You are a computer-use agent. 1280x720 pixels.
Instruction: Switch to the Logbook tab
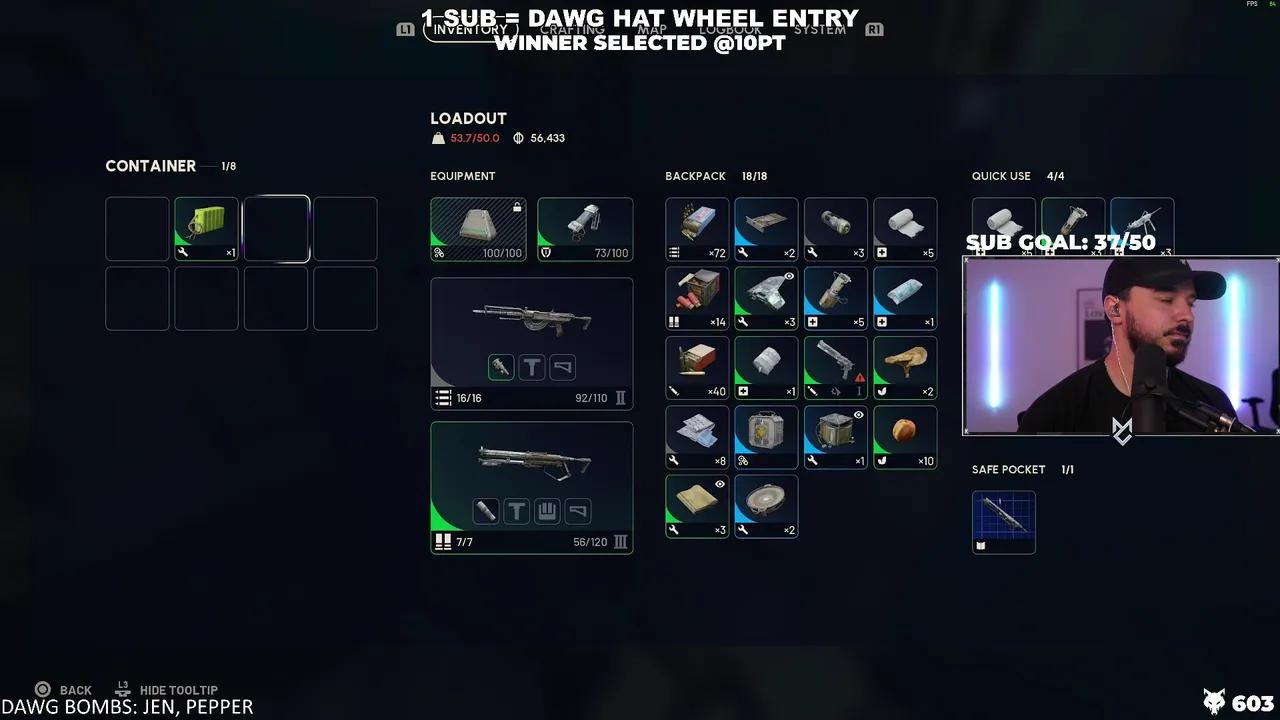pos(730,30)
